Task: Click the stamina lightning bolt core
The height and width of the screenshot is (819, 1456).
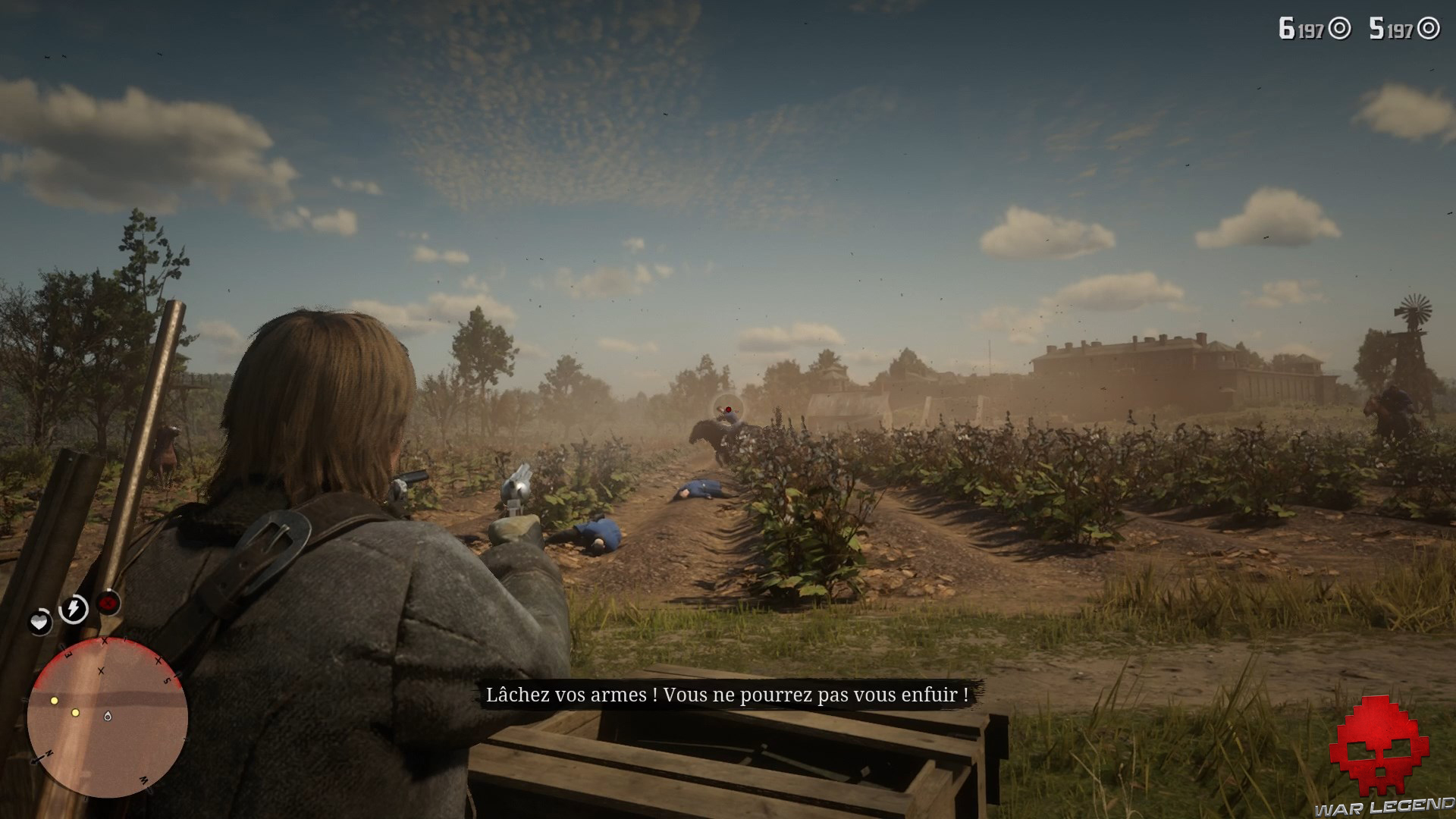Action: point(73,607)
